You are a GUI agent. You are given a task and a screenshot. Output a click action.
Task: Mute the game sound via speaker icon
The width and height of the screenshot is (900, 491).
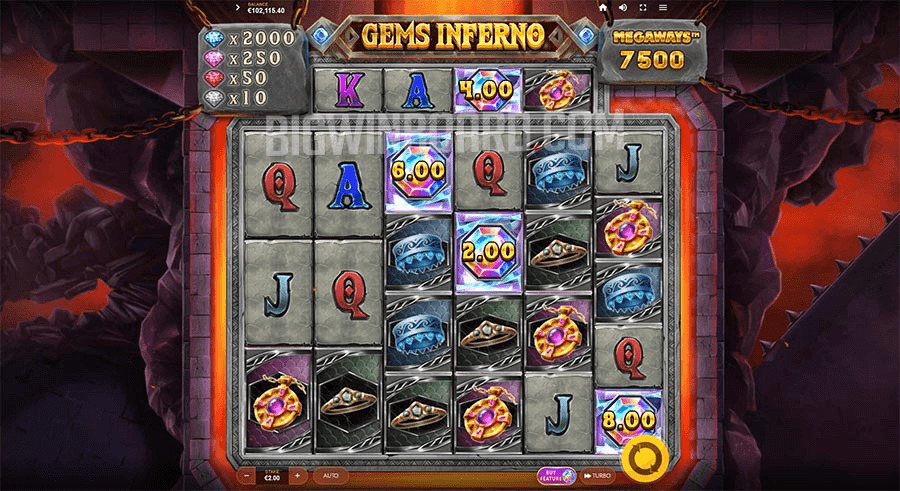point(622,7)
